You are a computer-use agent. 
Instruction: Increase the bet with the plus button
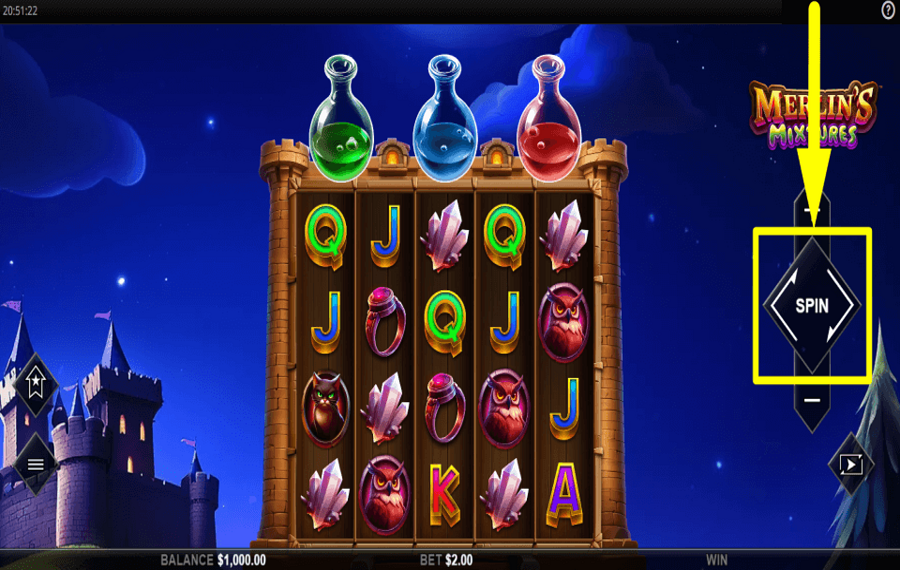click(811, 212)
